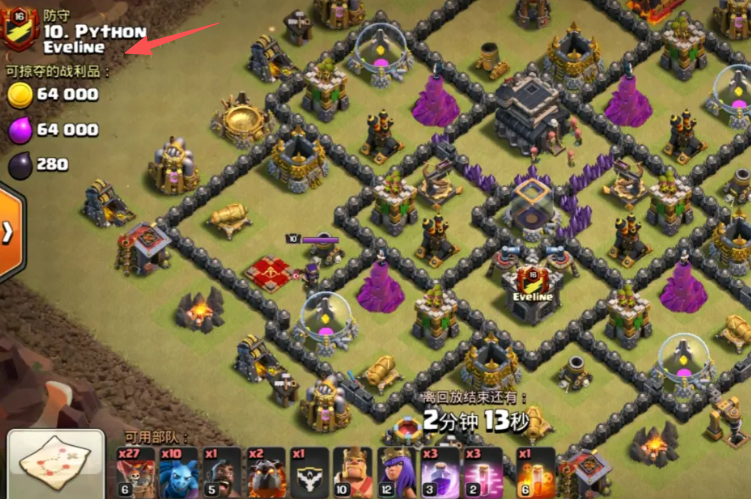Click the orange arrow side button
751x499 pixels.
click(8, 232)
